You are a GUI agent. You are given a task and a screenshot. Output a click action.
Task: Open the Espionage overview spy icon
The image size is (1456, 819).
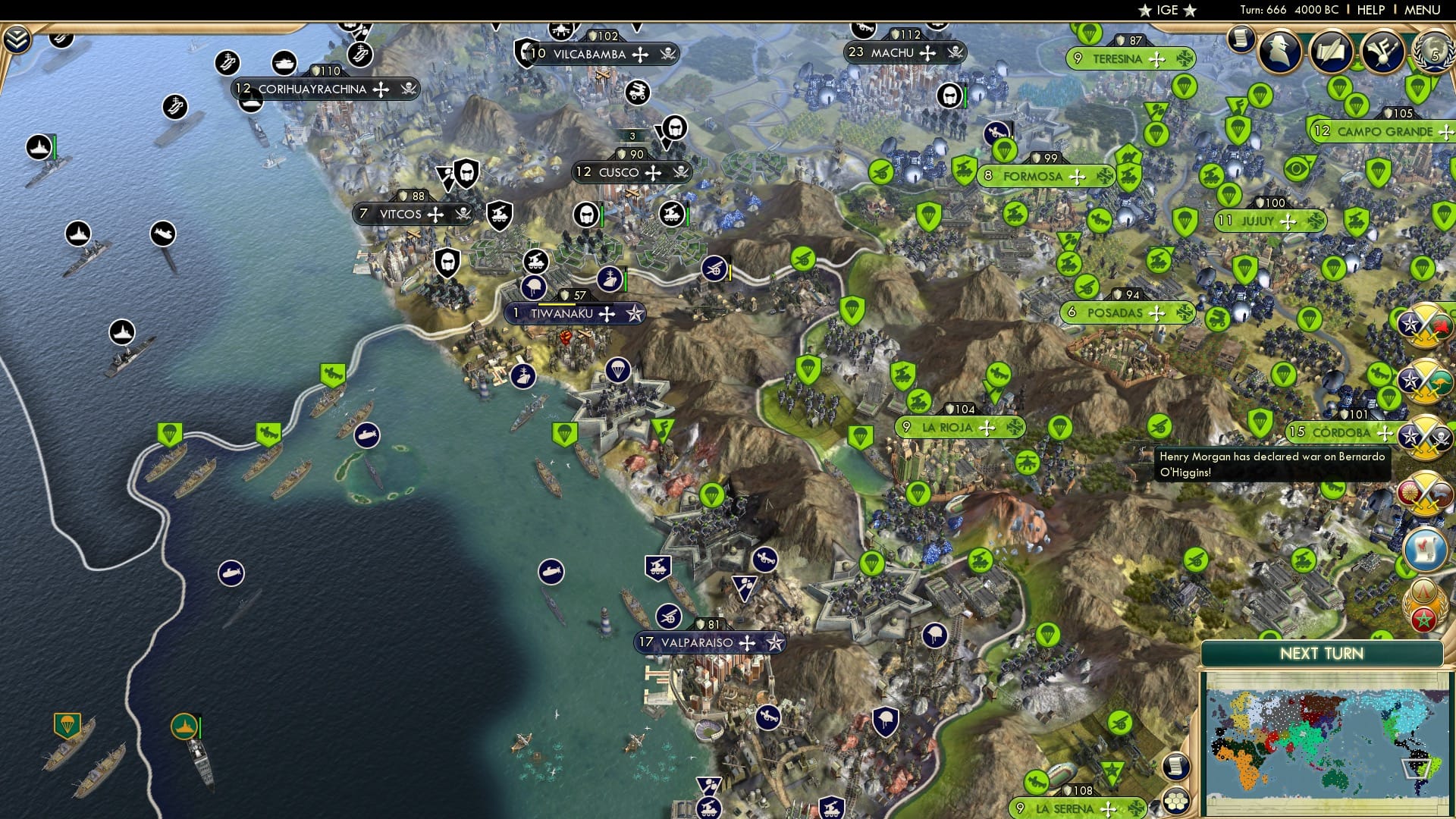tap(1279, 51)
